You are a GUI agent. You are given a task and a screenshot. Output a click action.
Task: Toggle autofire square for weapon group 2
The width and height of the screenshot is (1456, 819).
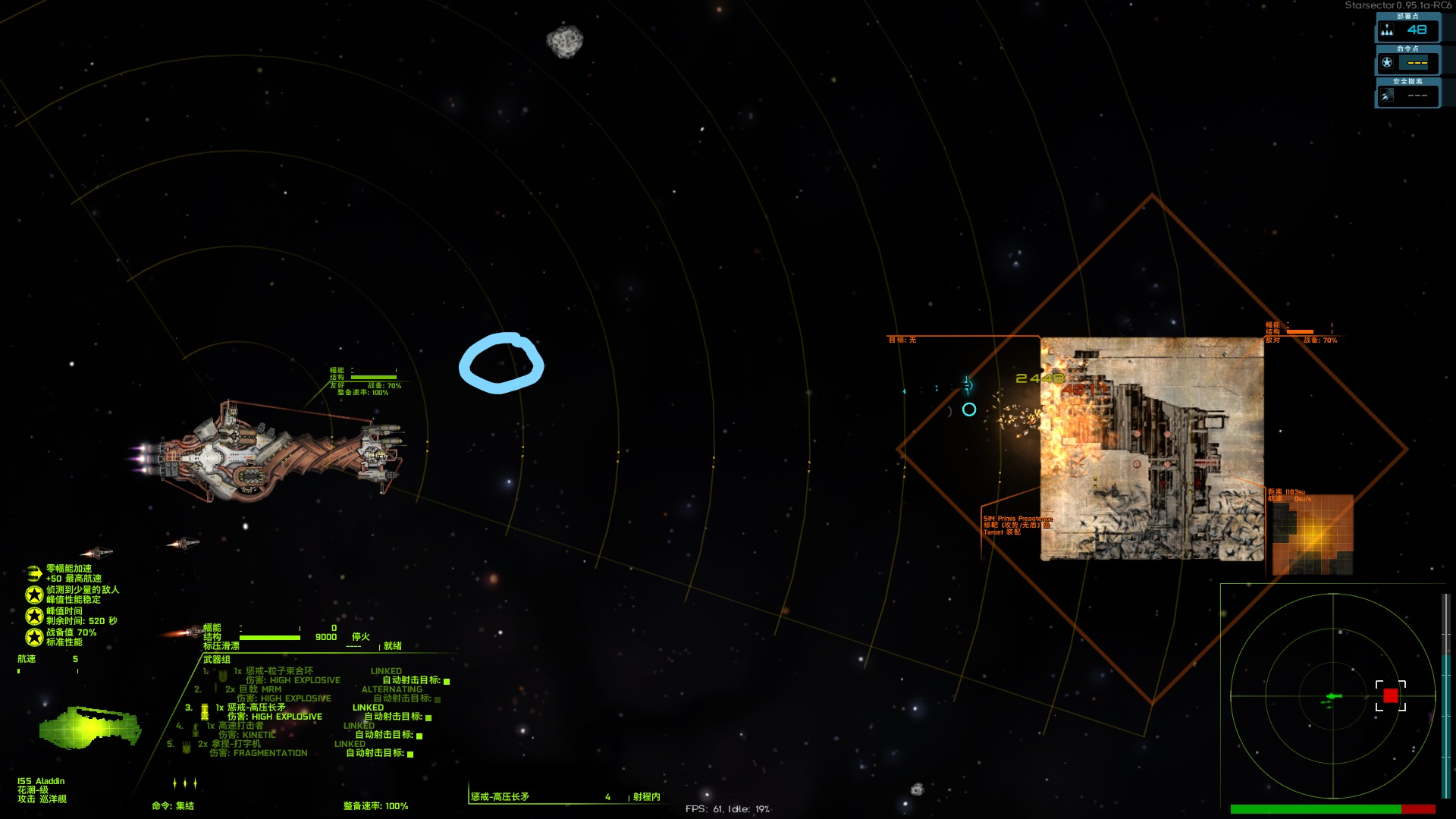[x=438, y=699]
